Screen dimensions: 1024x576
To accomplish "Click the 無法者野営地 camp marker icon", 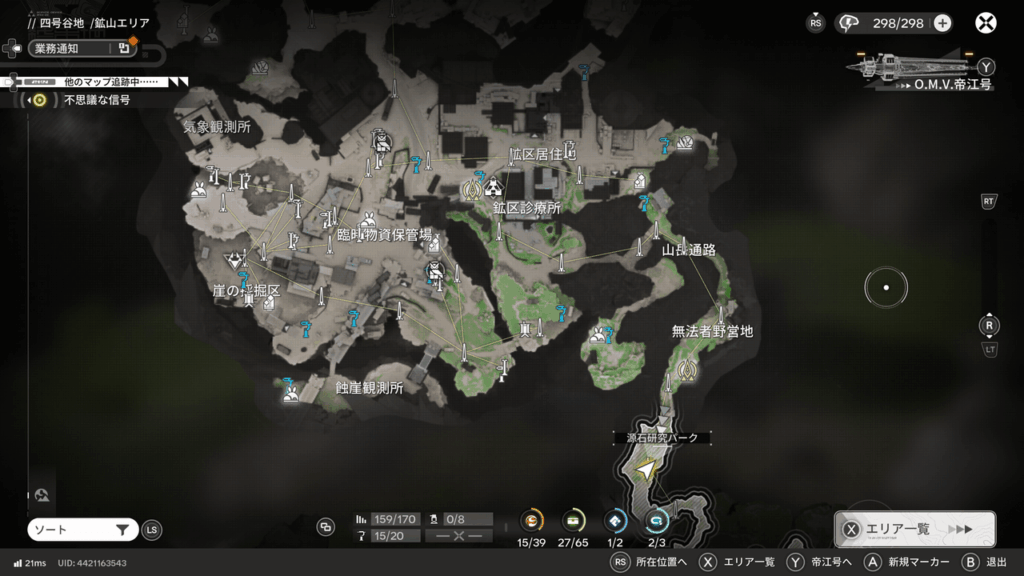I will 686,370.
